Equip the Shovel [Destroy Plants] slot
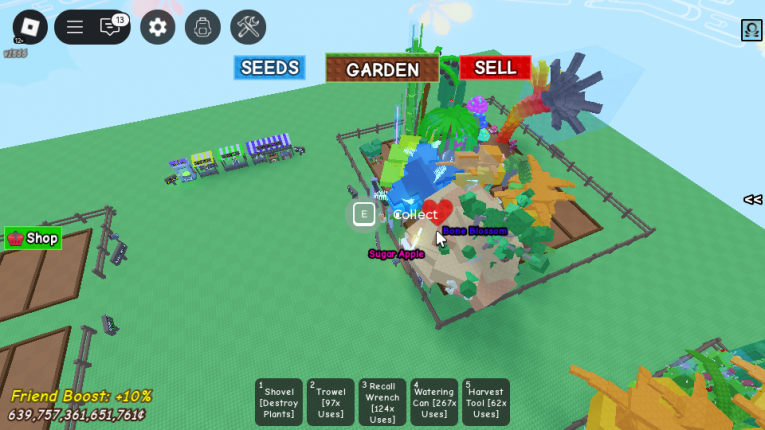 click(279, 402)
